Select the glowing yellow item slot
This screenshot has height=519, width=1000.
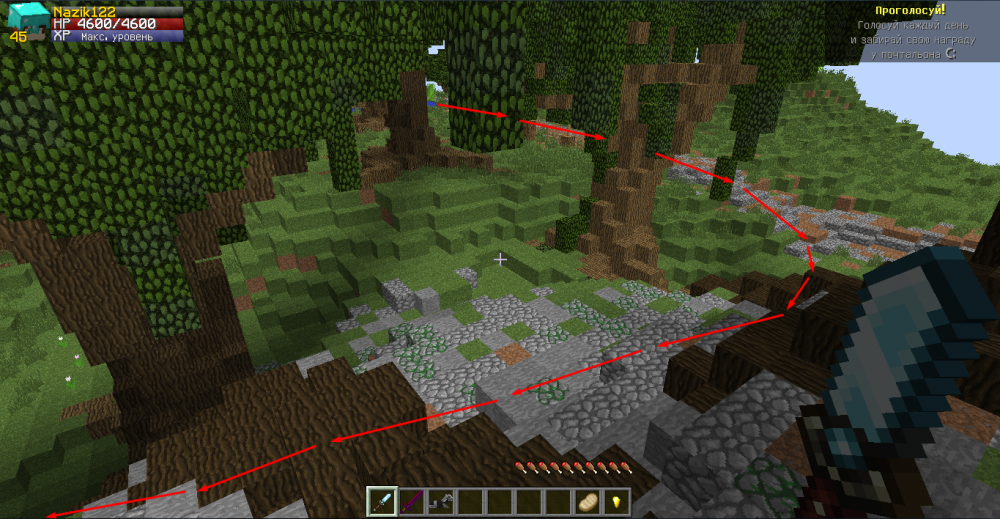[x=616, y=501]
